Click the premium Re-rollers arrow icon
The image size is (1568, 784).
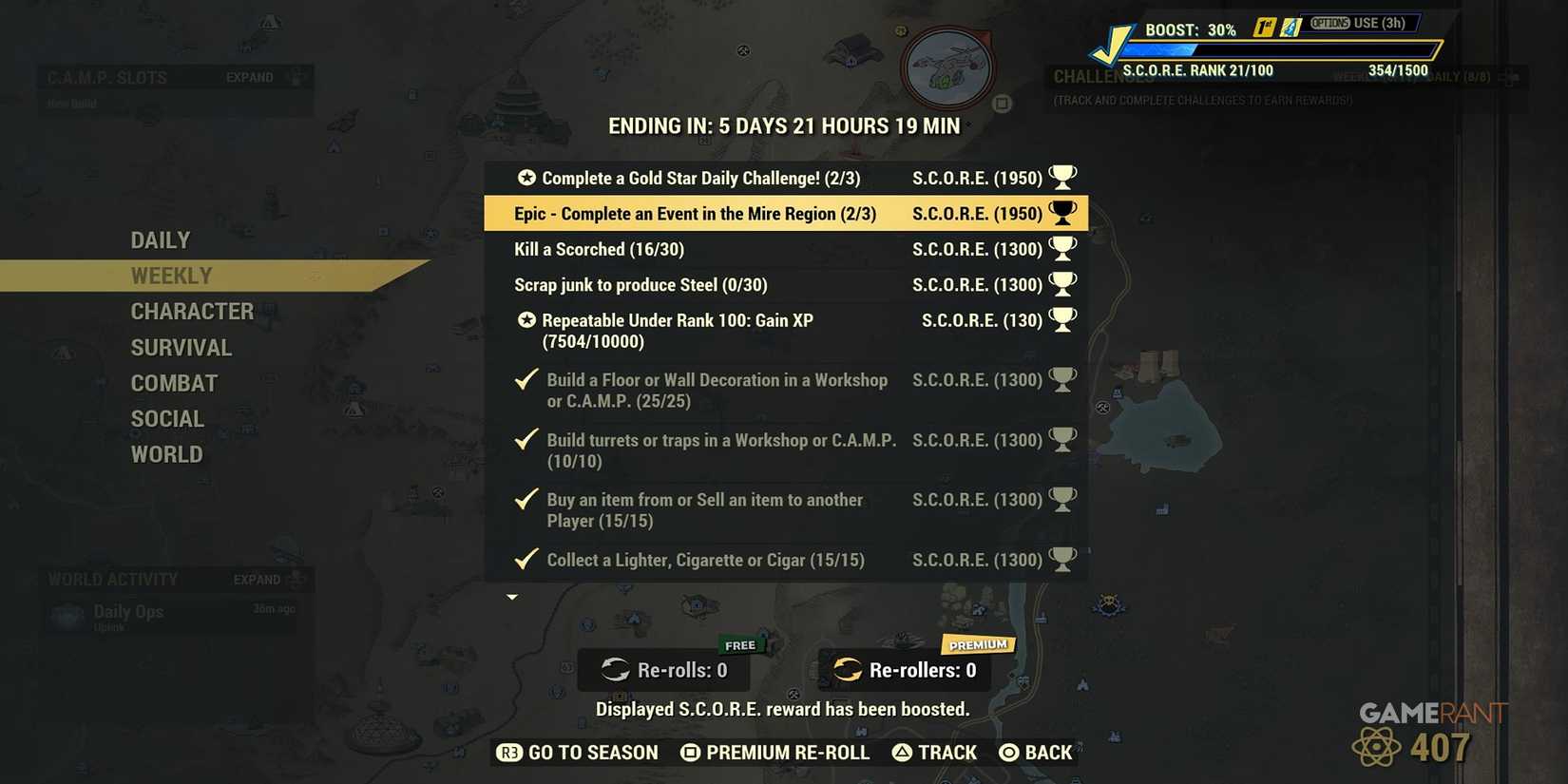847,670
